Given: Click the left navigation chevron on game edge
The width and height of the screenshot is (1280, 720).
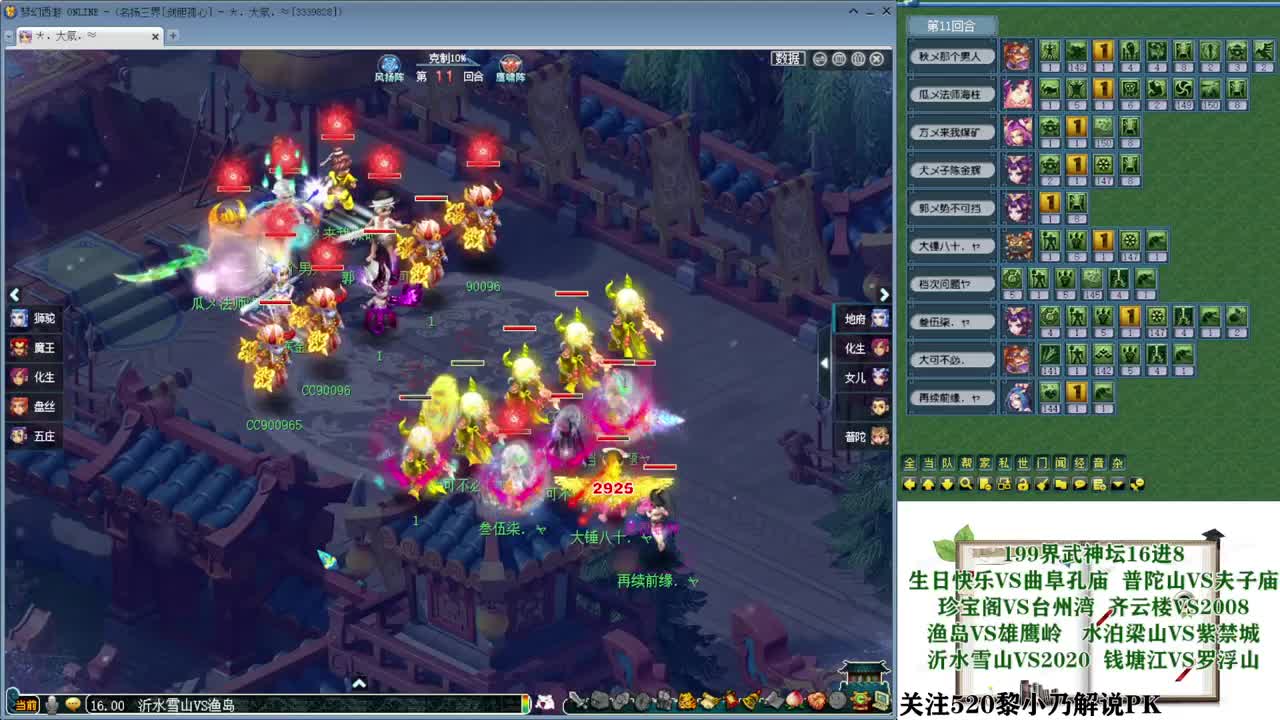Looking at the screenshot, I should tap(14, 295).
